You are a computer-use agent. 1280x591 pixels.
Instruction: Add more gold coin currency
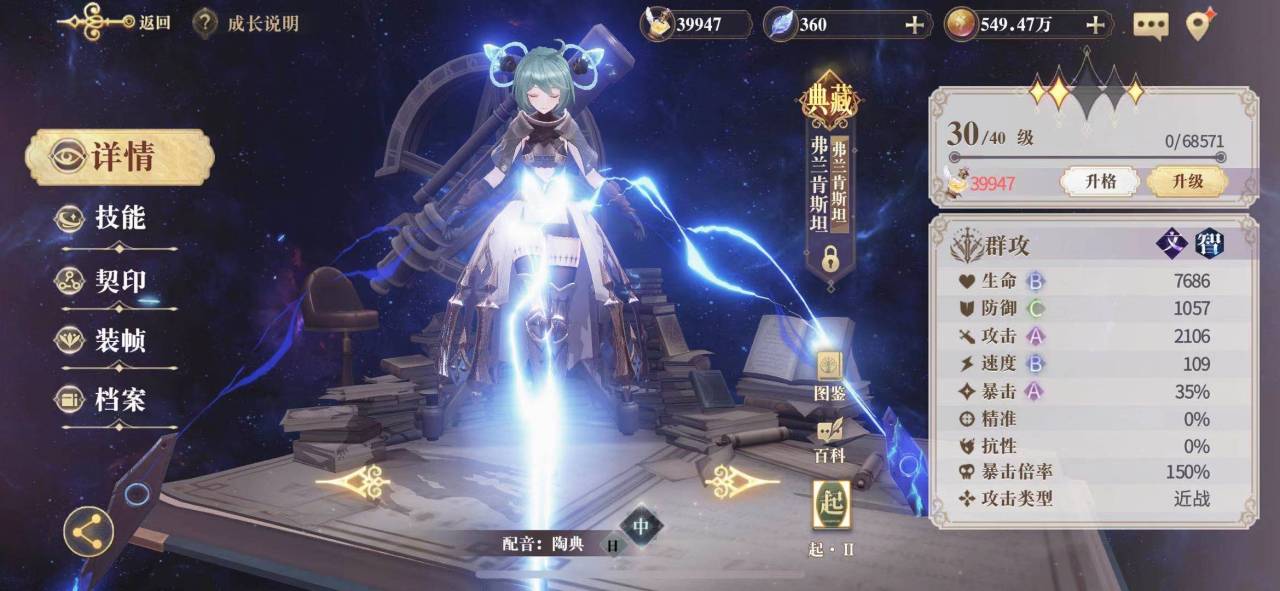(1096, 24)
